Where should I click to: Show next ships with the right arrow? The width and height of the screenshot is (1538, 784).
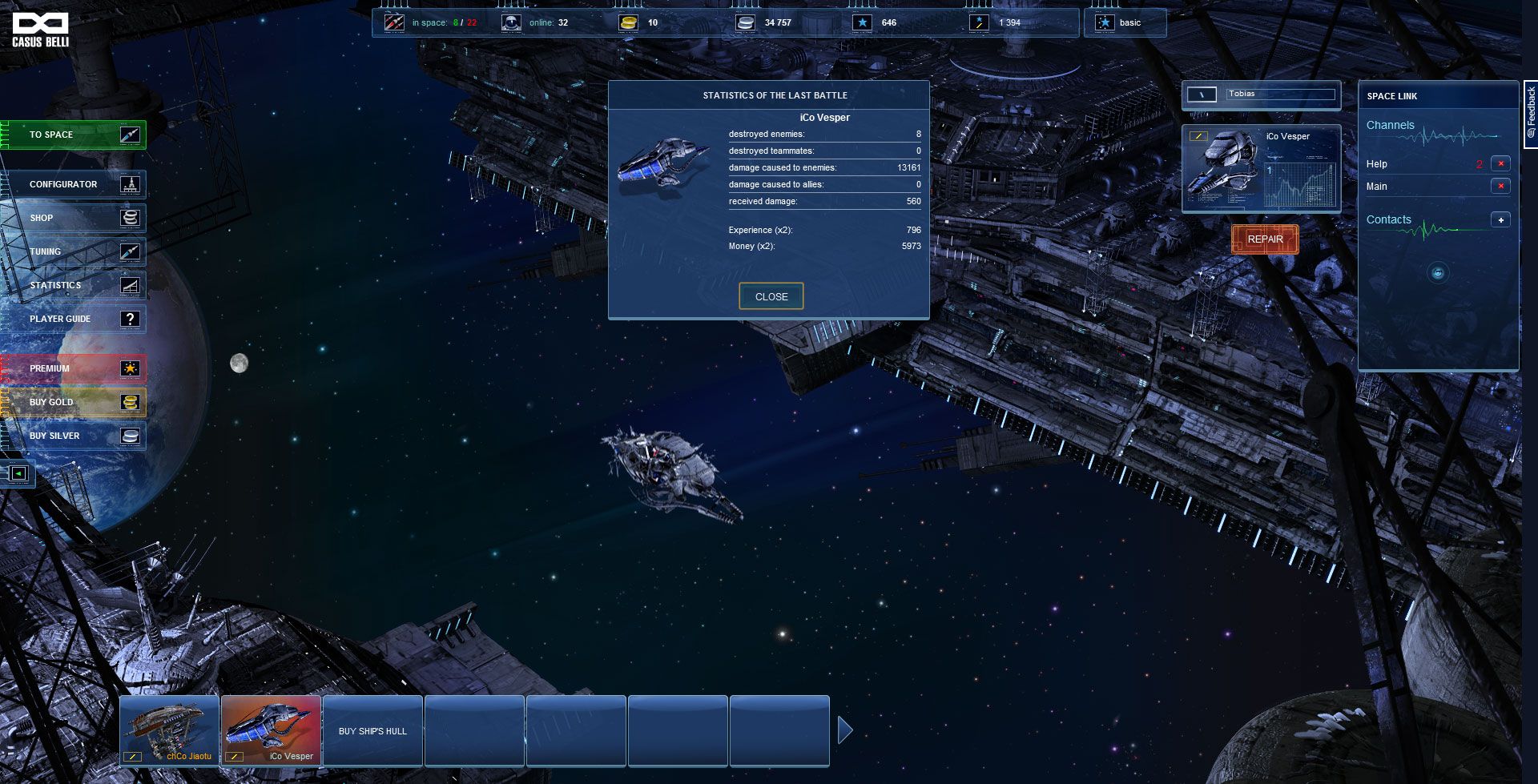click(x=845, y=730)
